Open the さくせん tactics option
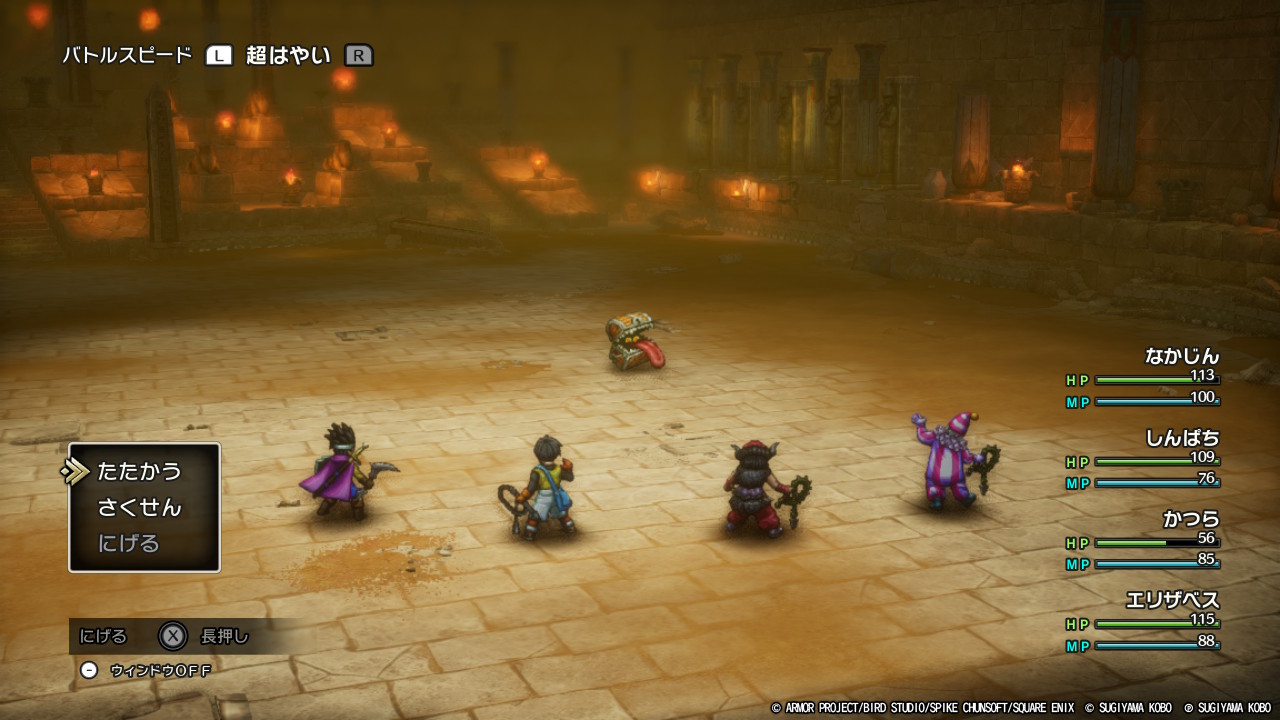 139,507
